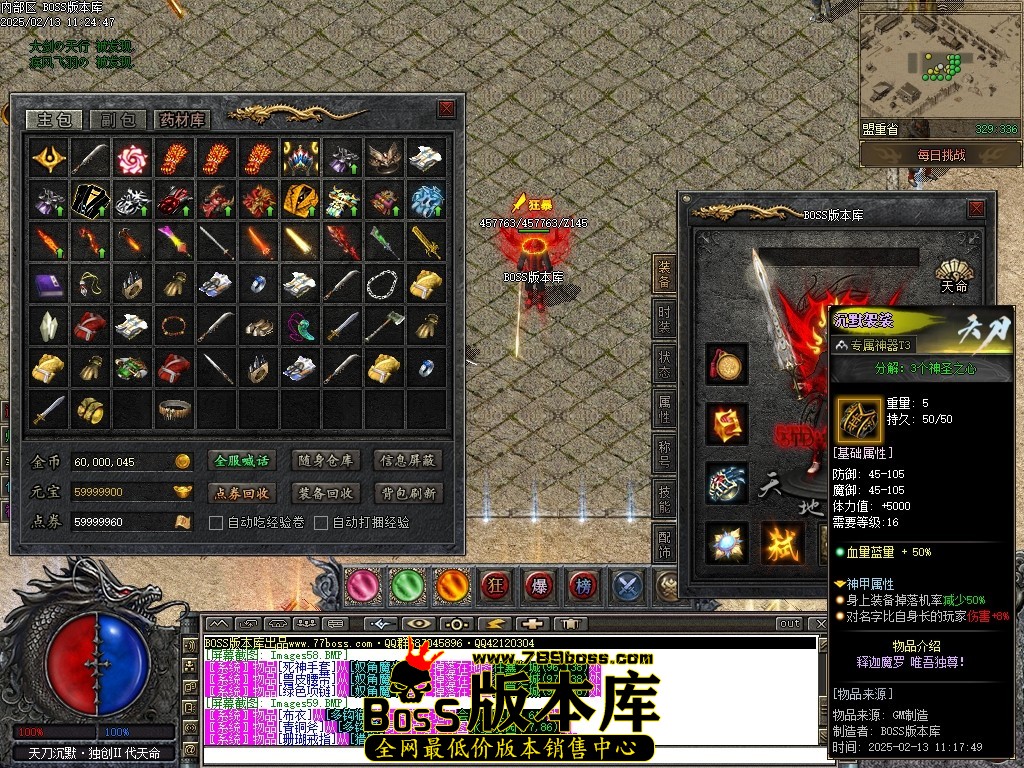Open the 属性 attributes tab
The width and height of the screenshot is (1024, 768).
pos(665,408)
